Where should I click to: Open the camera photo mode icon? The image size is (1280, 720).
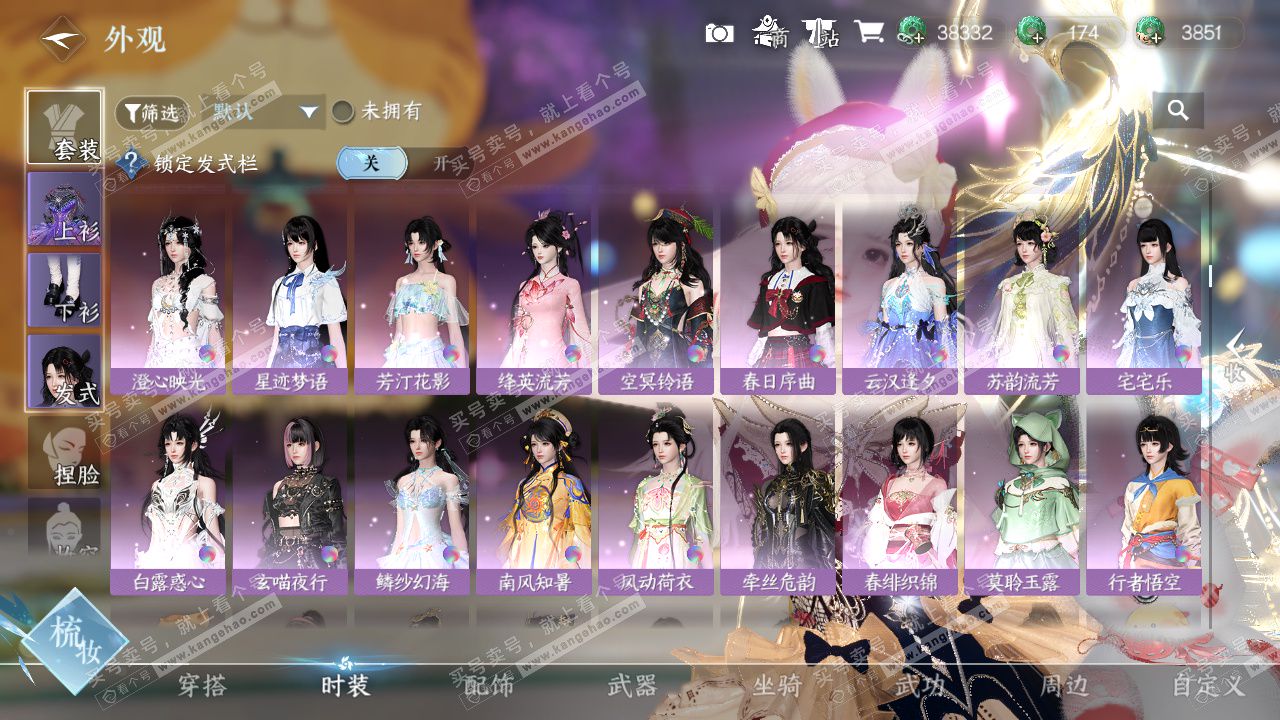[719, 33]
